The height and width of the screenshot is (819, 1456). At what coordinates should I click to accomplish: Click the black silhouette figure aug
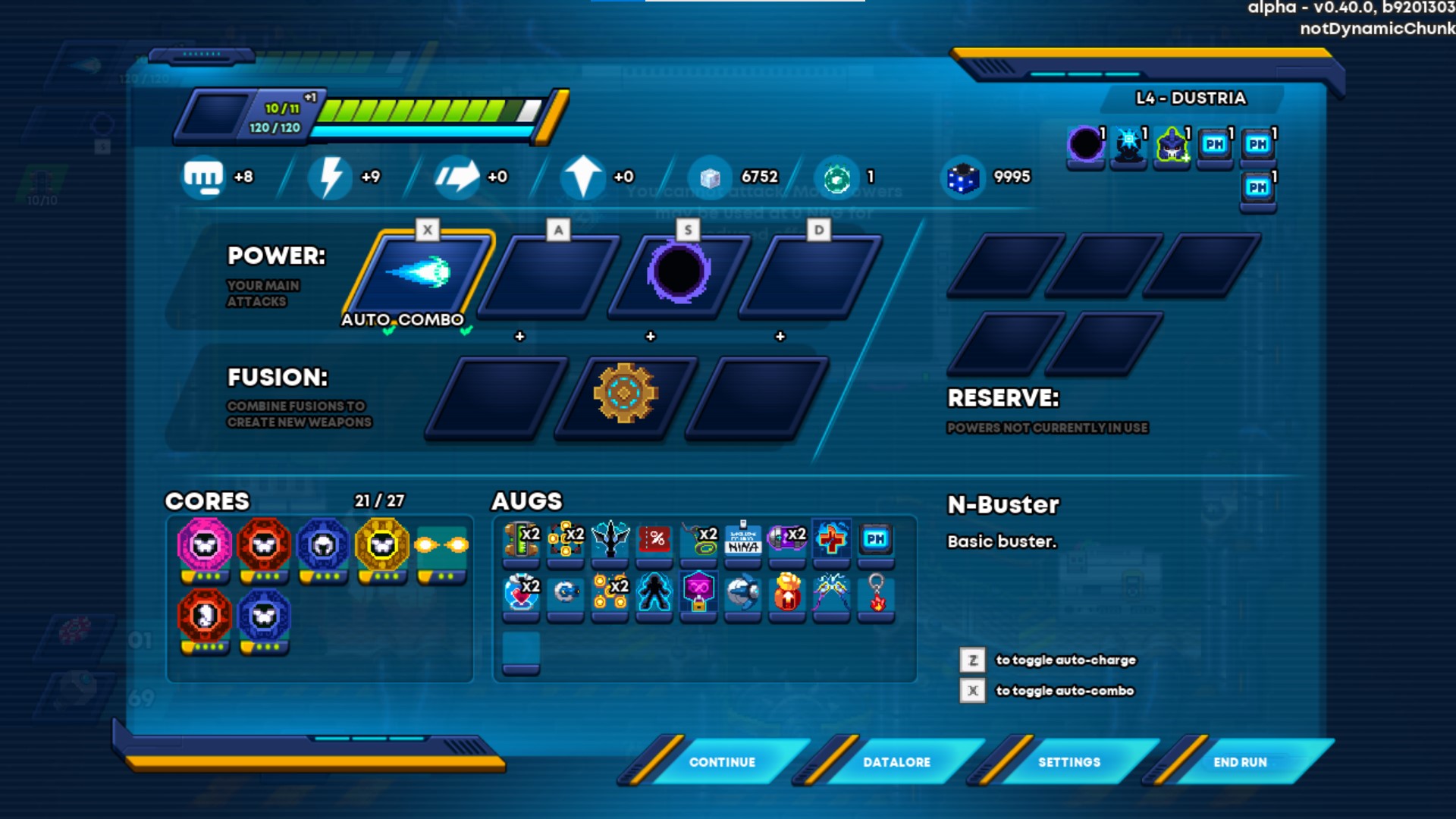[654, 592]
